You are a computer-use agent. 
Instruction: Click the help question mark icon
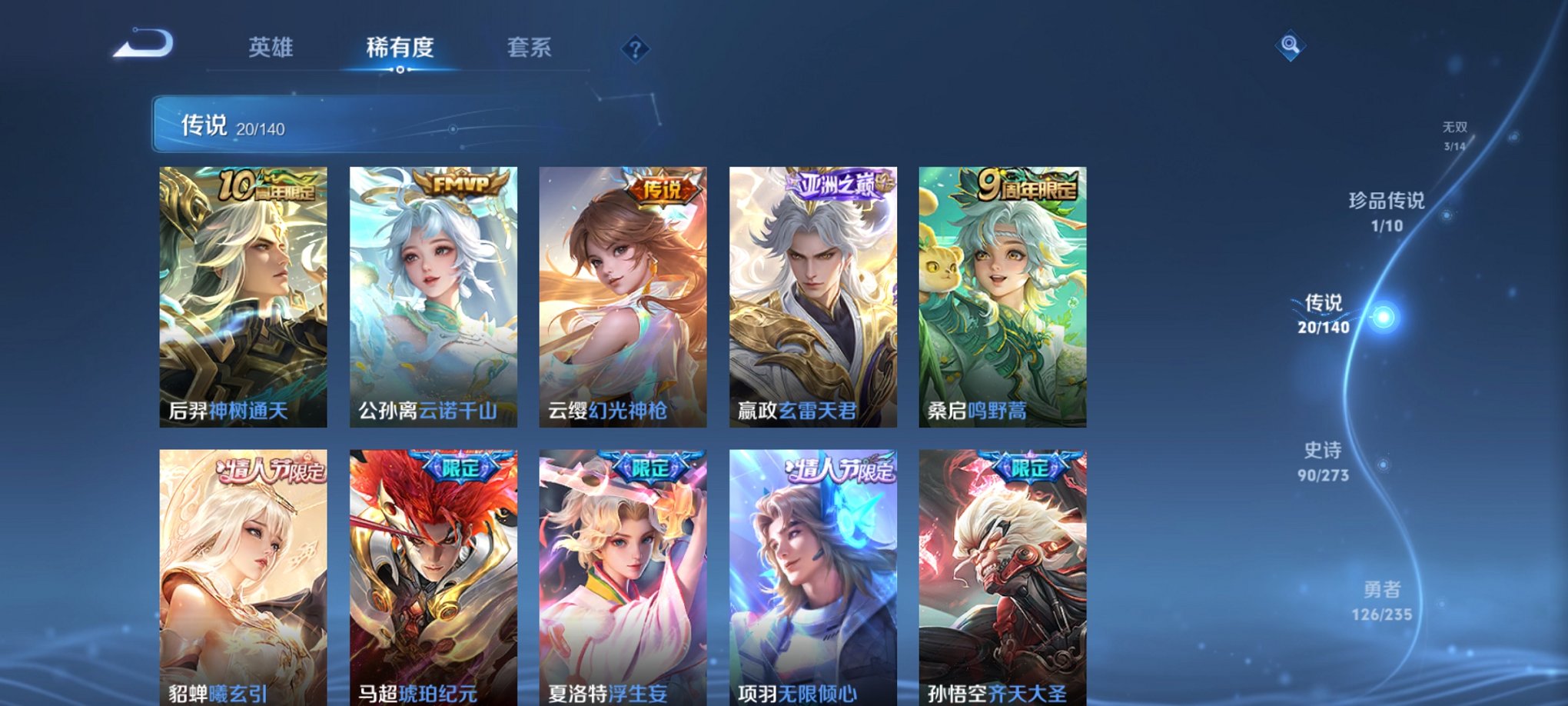pyautogui.click(x=635, y=50)
